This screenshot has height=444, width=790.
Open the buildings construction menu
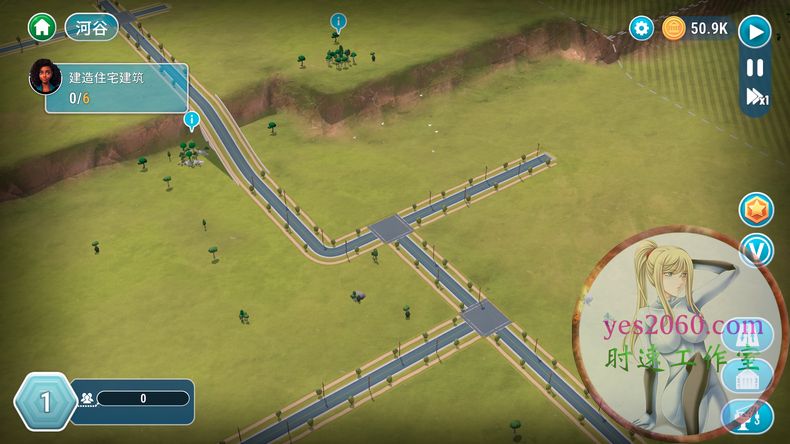(x=748, y=377)
